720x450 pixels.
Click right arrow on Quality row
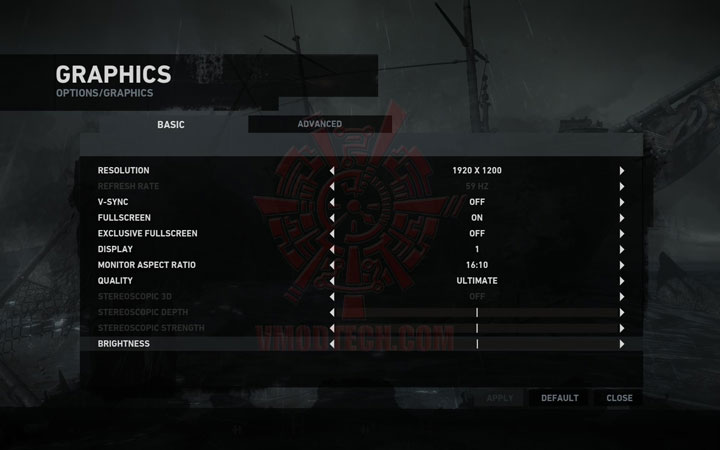pos(621,281)
